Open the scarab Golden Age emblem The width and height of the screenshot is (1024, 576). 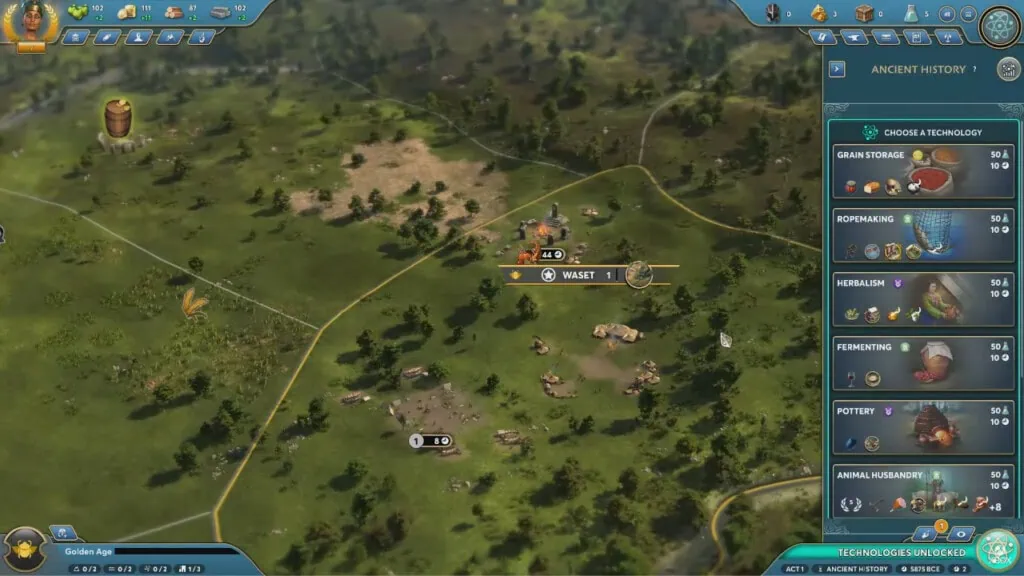(x=24, y=548)
